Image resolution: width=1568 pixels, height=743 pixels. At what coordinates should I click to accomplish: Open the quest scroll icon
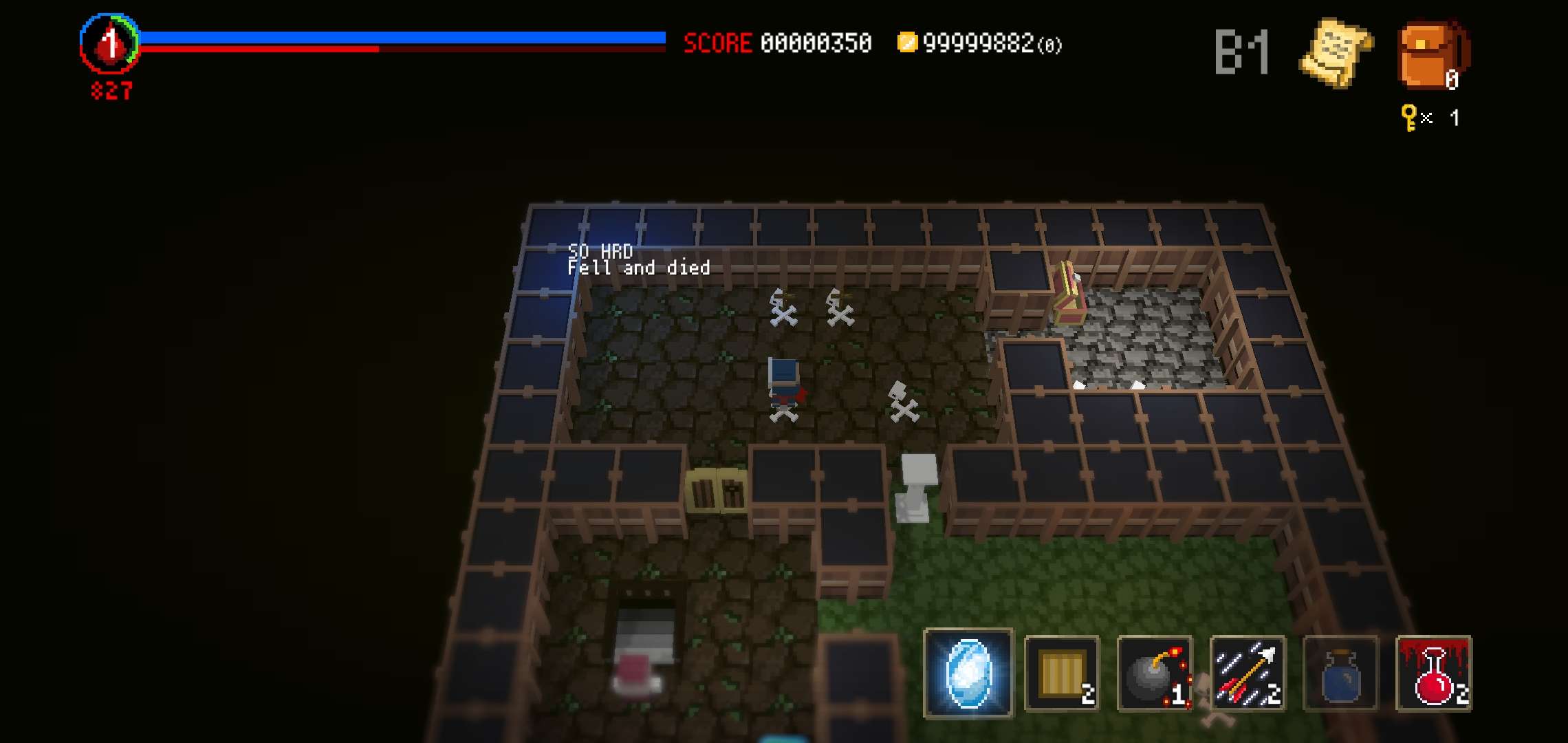point(1333,52)
